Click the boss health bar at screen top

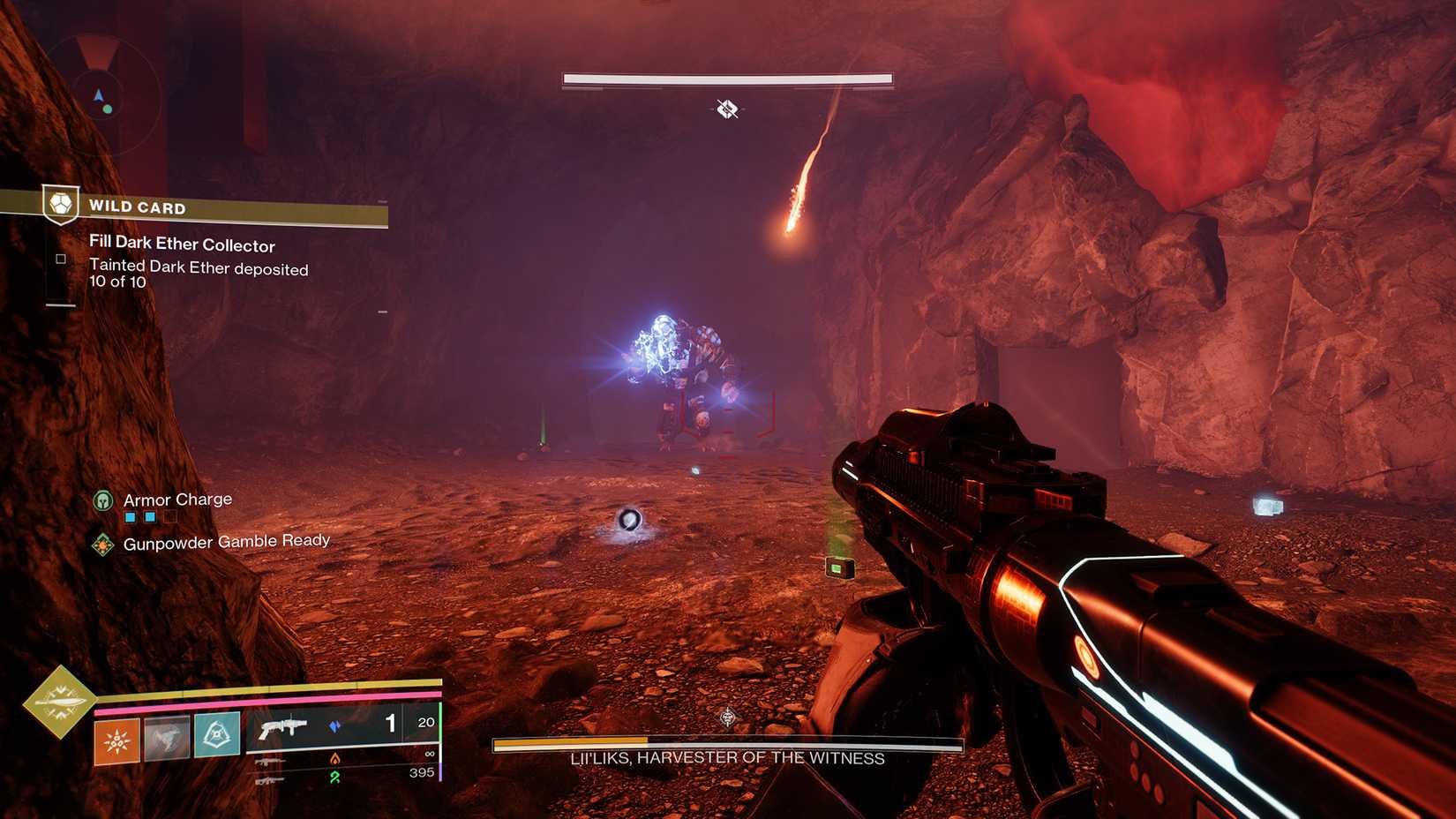(x=727, y=78)
